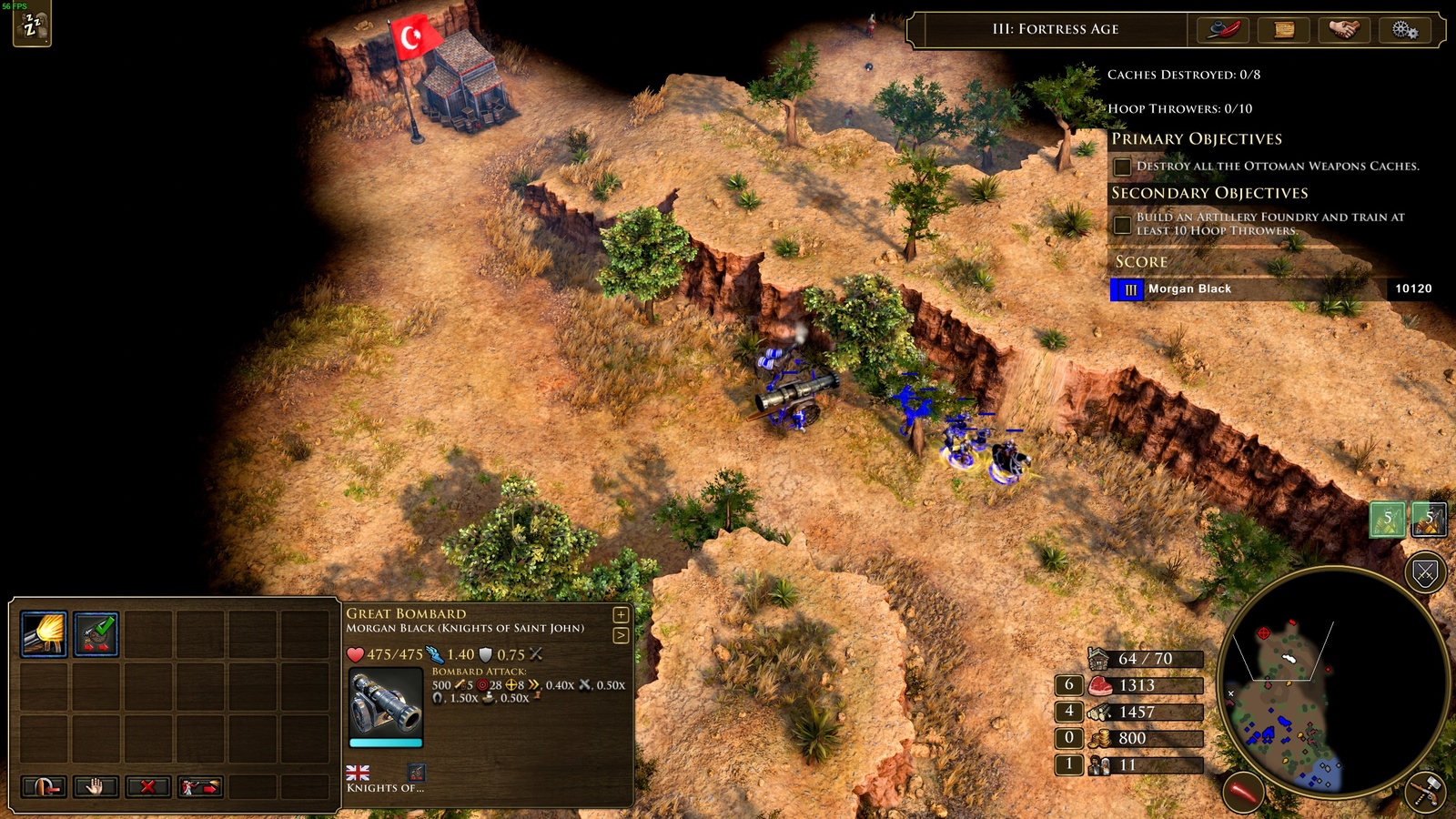
Task: Click the Great Bombard's cyan health bar
Action: point(384,743)
